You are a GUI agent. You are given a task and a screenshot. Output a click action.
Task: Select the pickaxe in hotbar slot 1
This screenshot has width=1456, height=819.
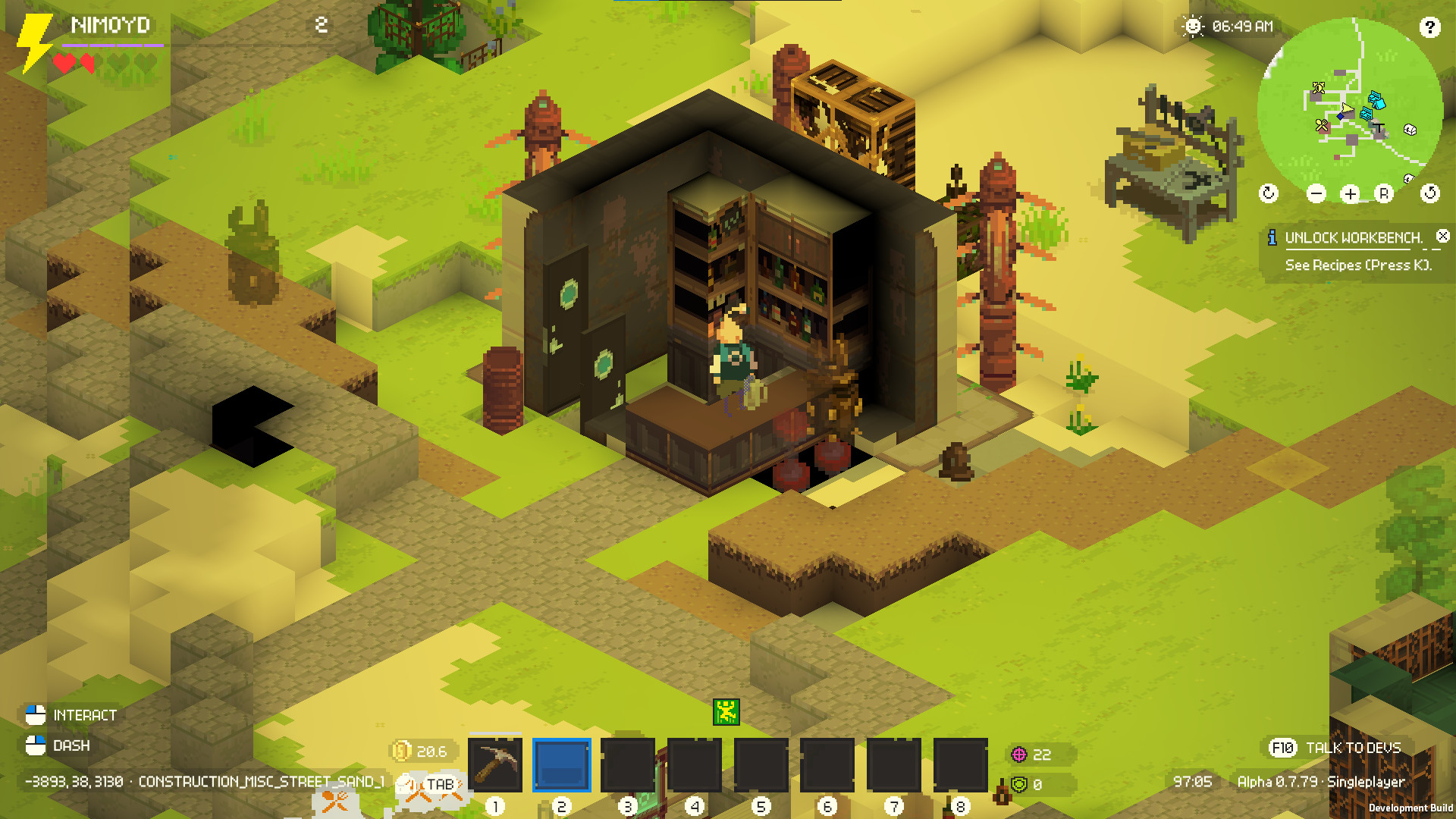pyautogui.click(x=497, y=765)
